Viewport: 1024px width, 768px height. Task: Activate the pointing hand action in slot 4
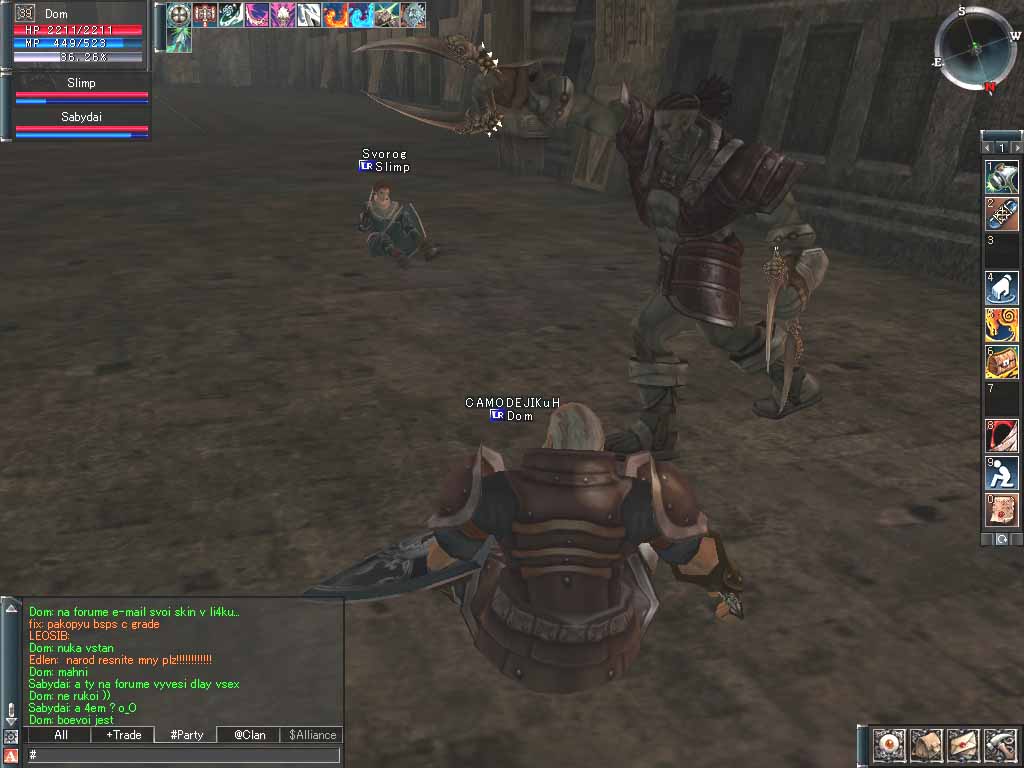(x=1002, y=288)
